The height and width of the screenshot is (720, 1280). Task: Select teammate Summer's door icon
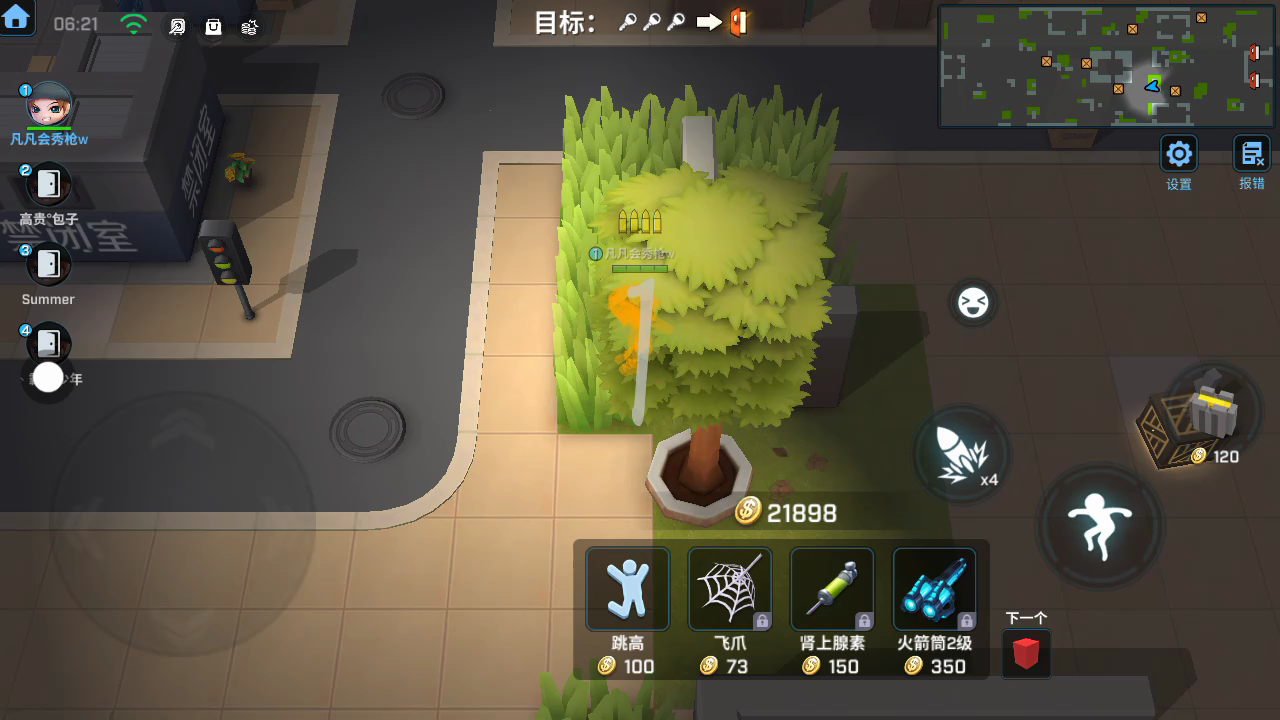[47, 264]
